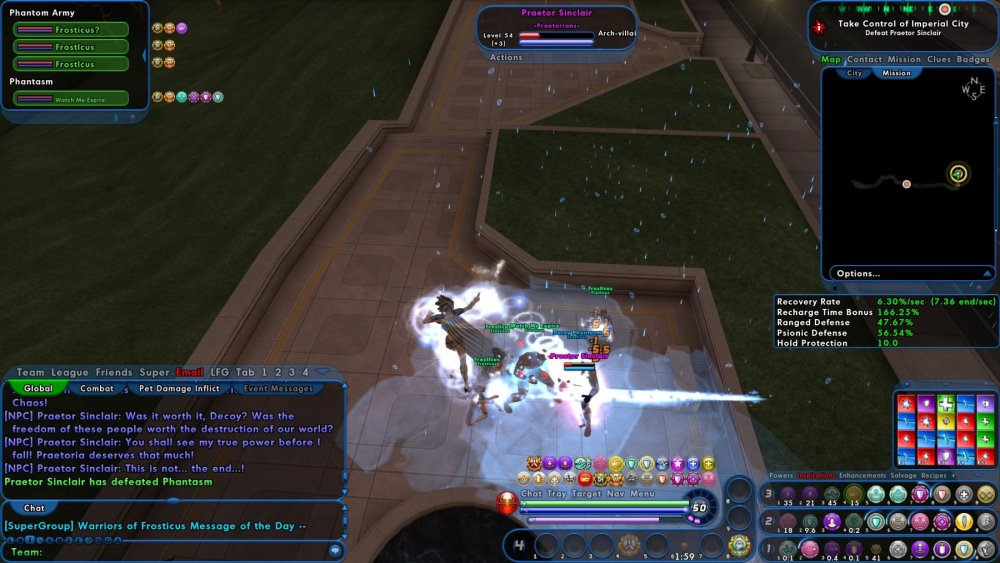Screen dimensions: 1000x563
Task: Open the Recipes tab
Action: (x=935, y=476)
